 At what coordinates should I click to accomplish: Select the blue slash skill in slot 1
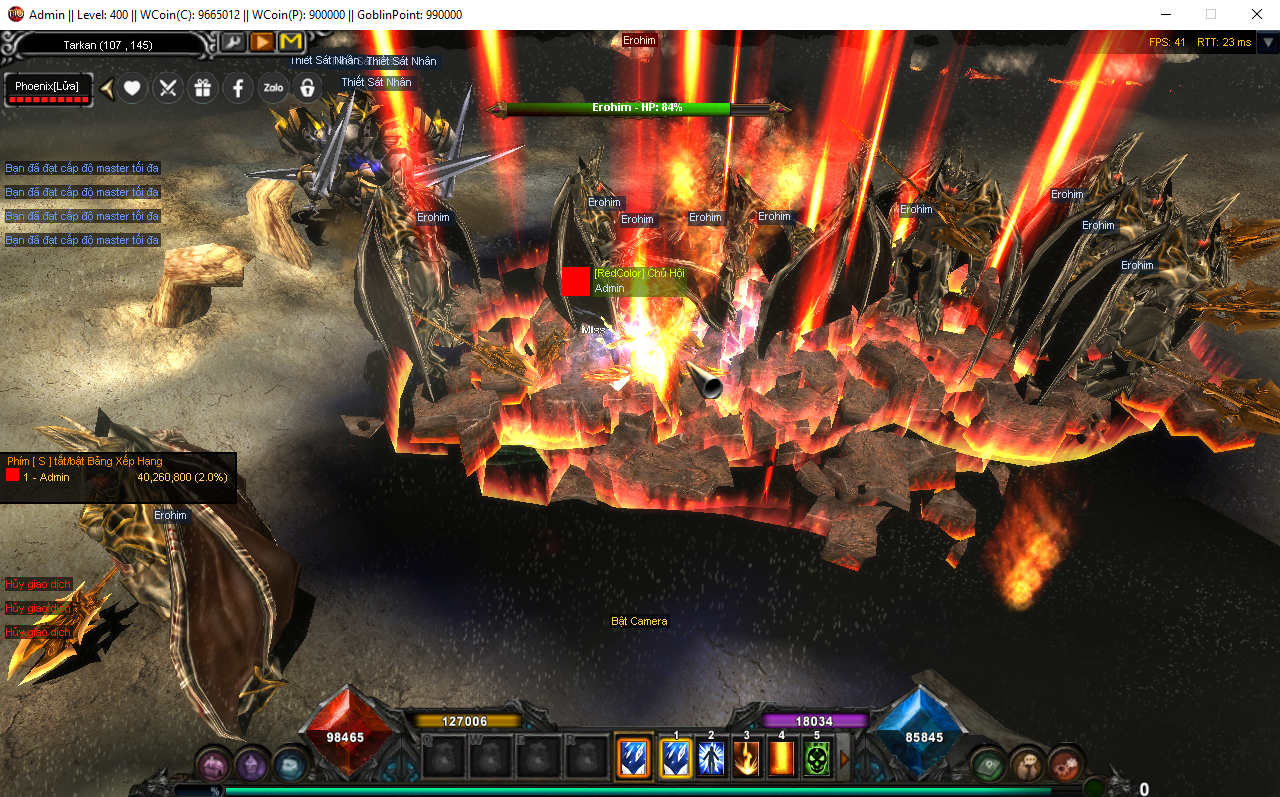pos(676,758)
